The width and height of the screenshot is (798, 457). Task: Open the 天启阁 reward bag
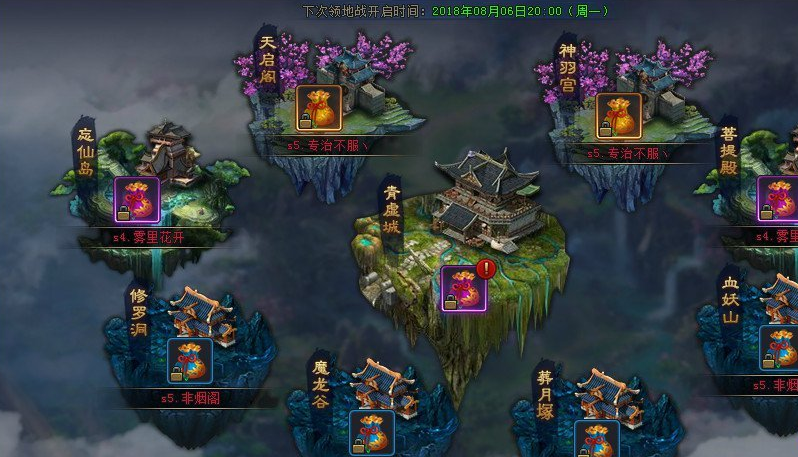pos(319,108)
